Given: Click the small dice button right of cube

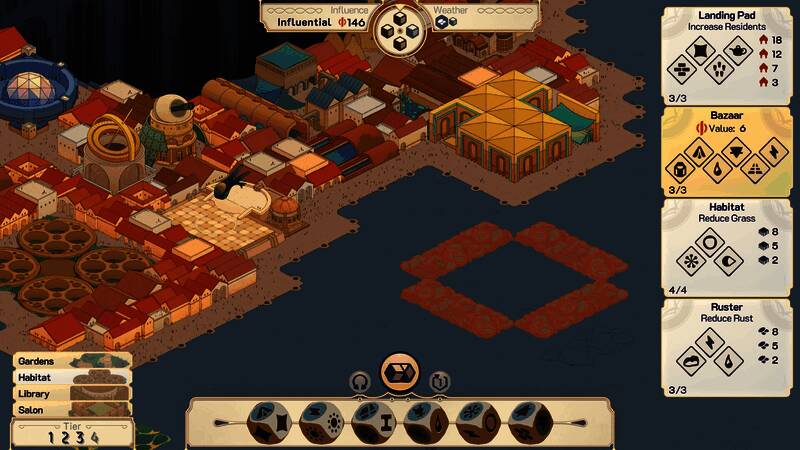Looking at the screenshot, I should coord(440,381).
